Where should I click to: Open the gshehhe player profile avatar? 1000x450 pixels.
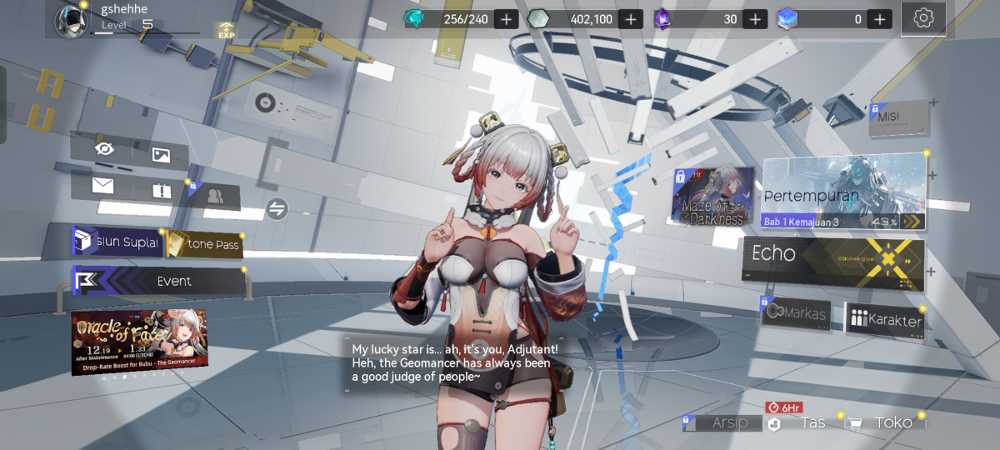coord(71,19)
